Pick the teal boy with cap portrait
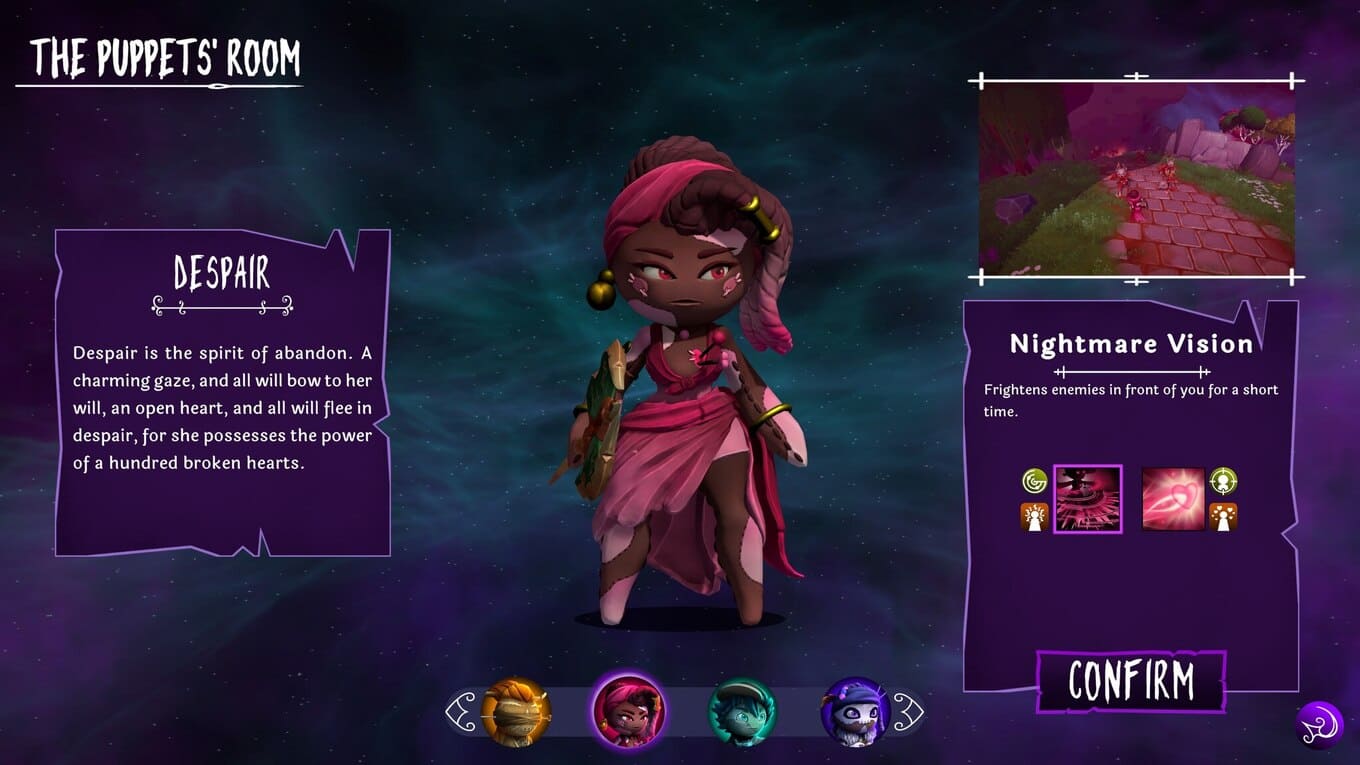 741,712
